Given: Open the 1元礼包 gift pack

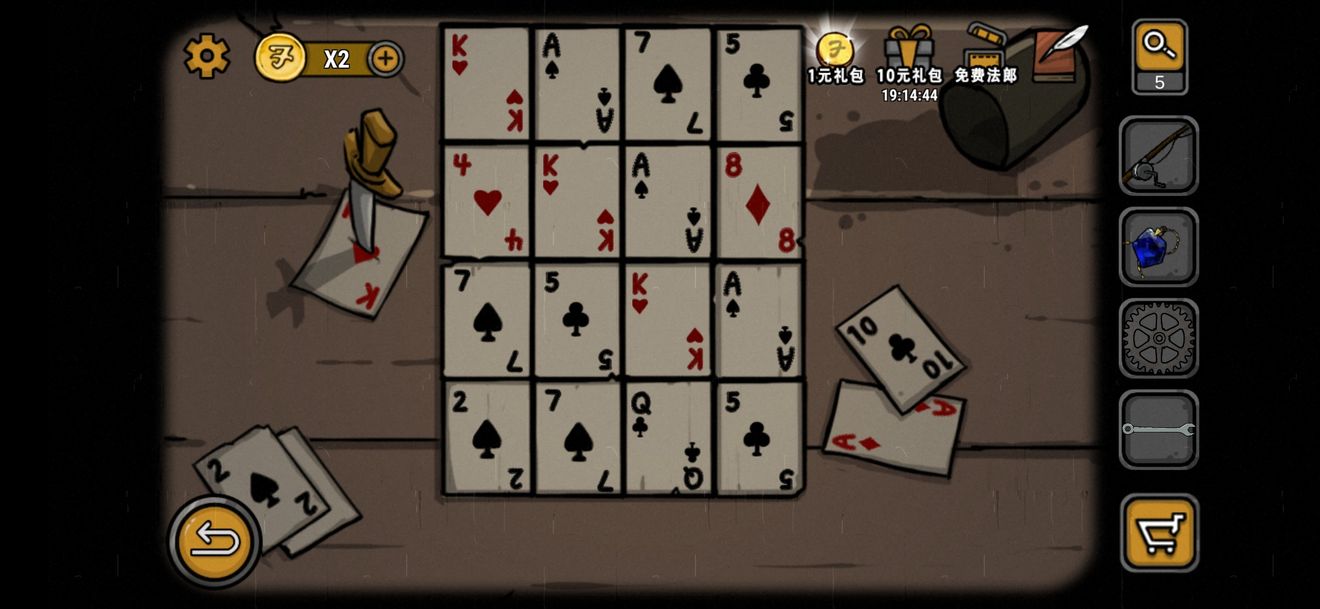Looking at the screenshot, I should coord(835,56).
